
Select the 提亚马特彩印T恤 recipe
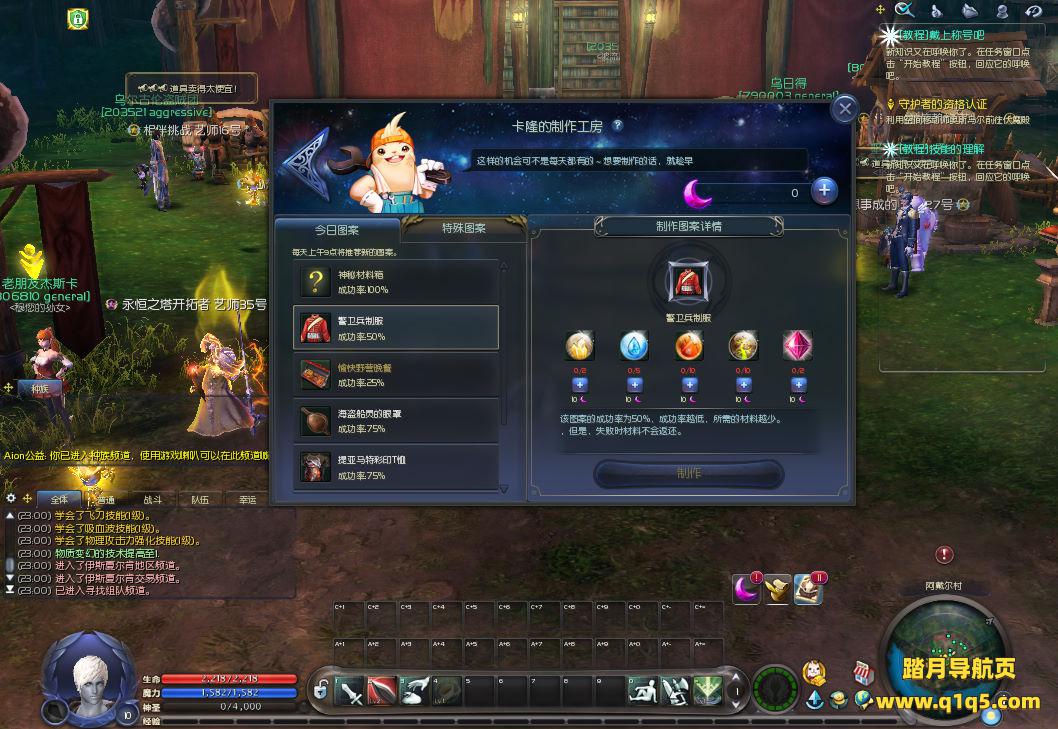point(396,467)
